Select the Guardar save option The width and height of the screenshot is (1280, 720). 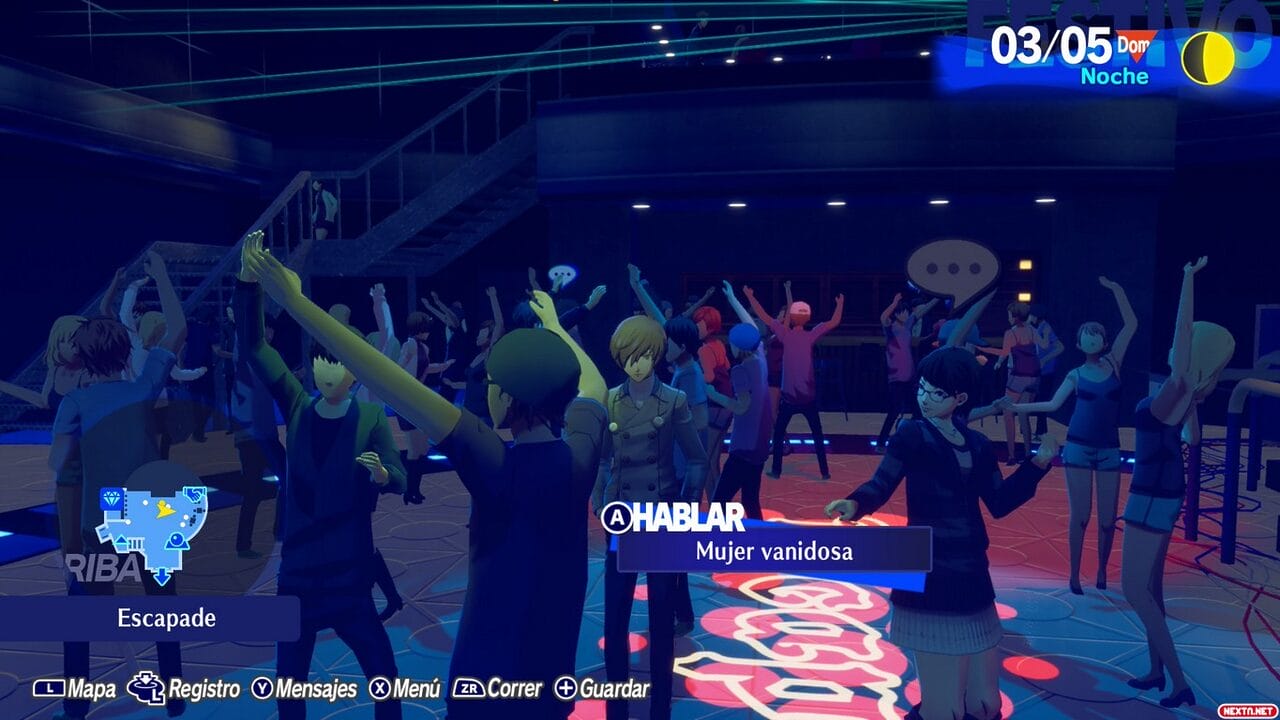coord(602,689)
